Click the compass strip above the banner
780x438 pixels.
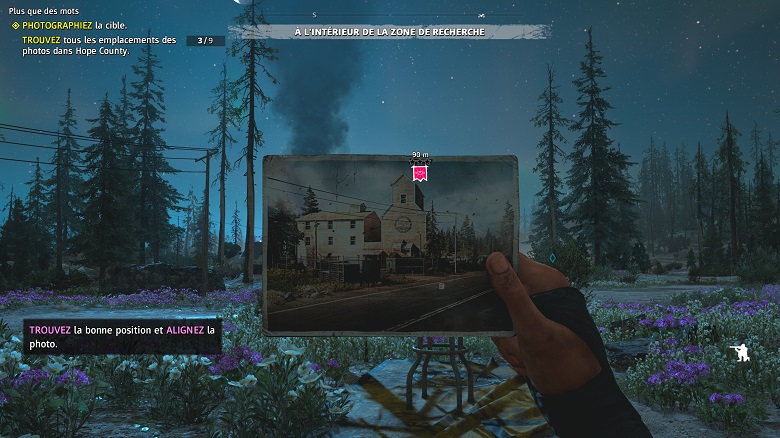pyautogui.click(x=389, y=16)
